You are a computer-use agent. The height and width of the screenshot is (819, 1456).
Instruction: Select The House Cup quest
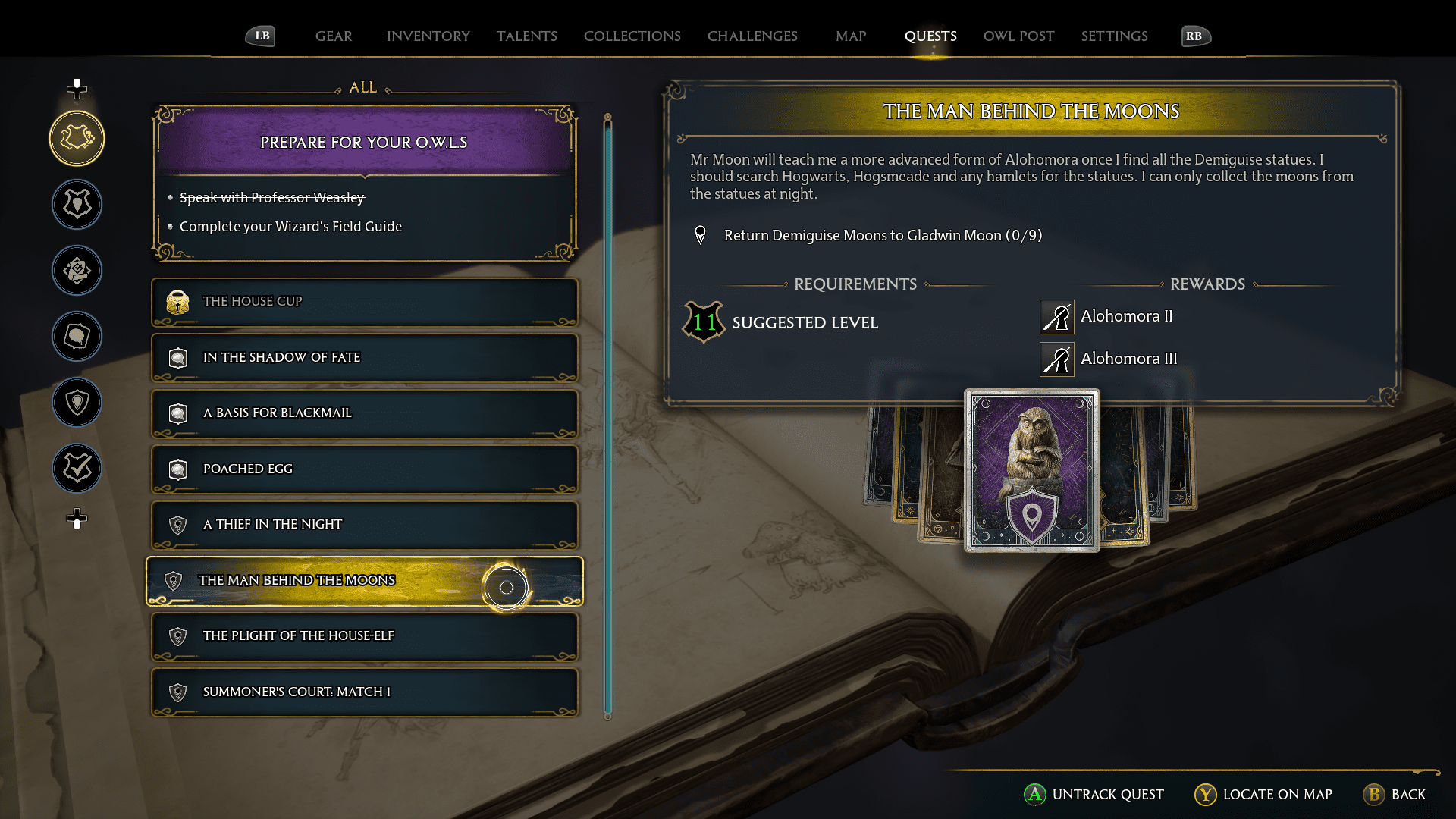tap(364, 302)
